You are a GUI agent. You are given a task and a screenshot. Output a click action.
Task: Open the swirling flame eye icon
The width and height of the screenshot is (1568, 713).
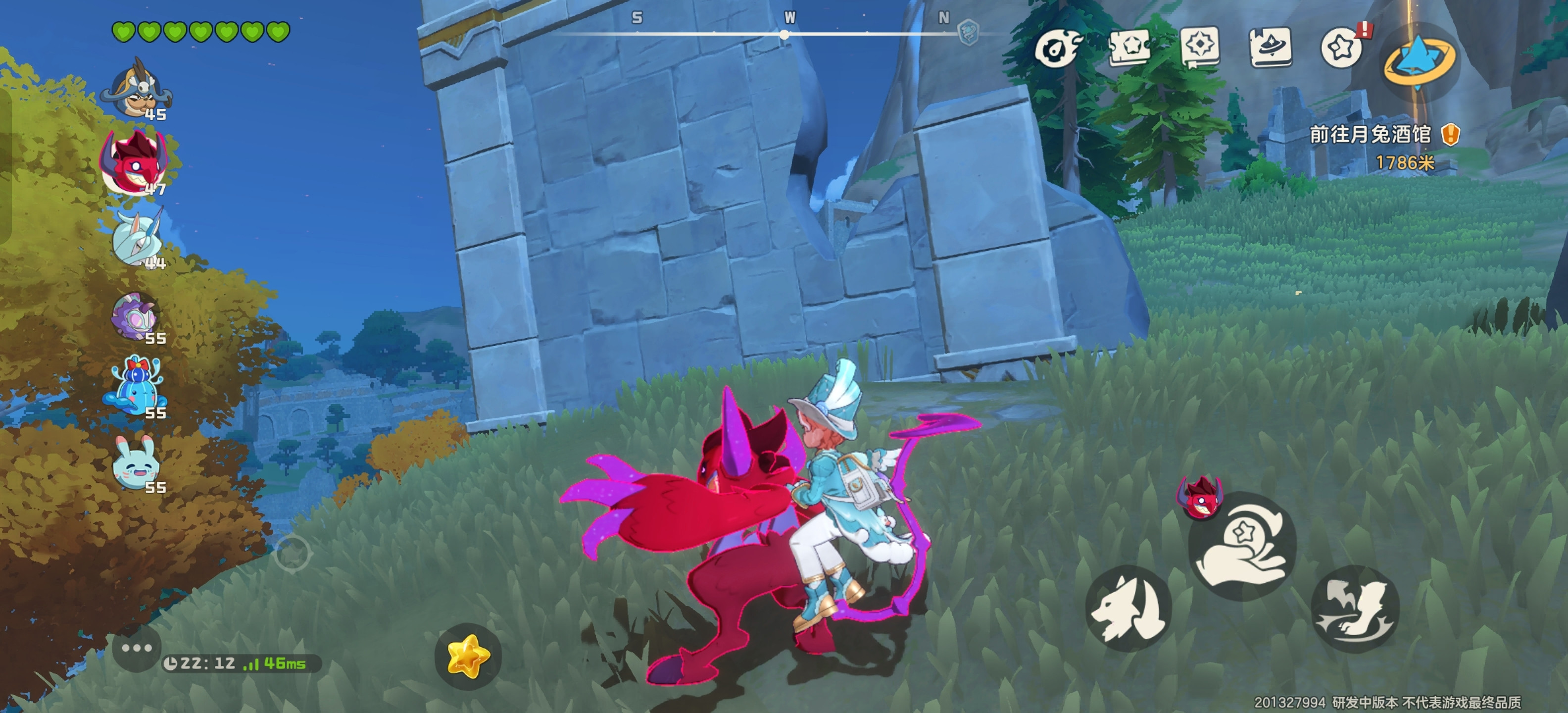[x=1059, y=48]
